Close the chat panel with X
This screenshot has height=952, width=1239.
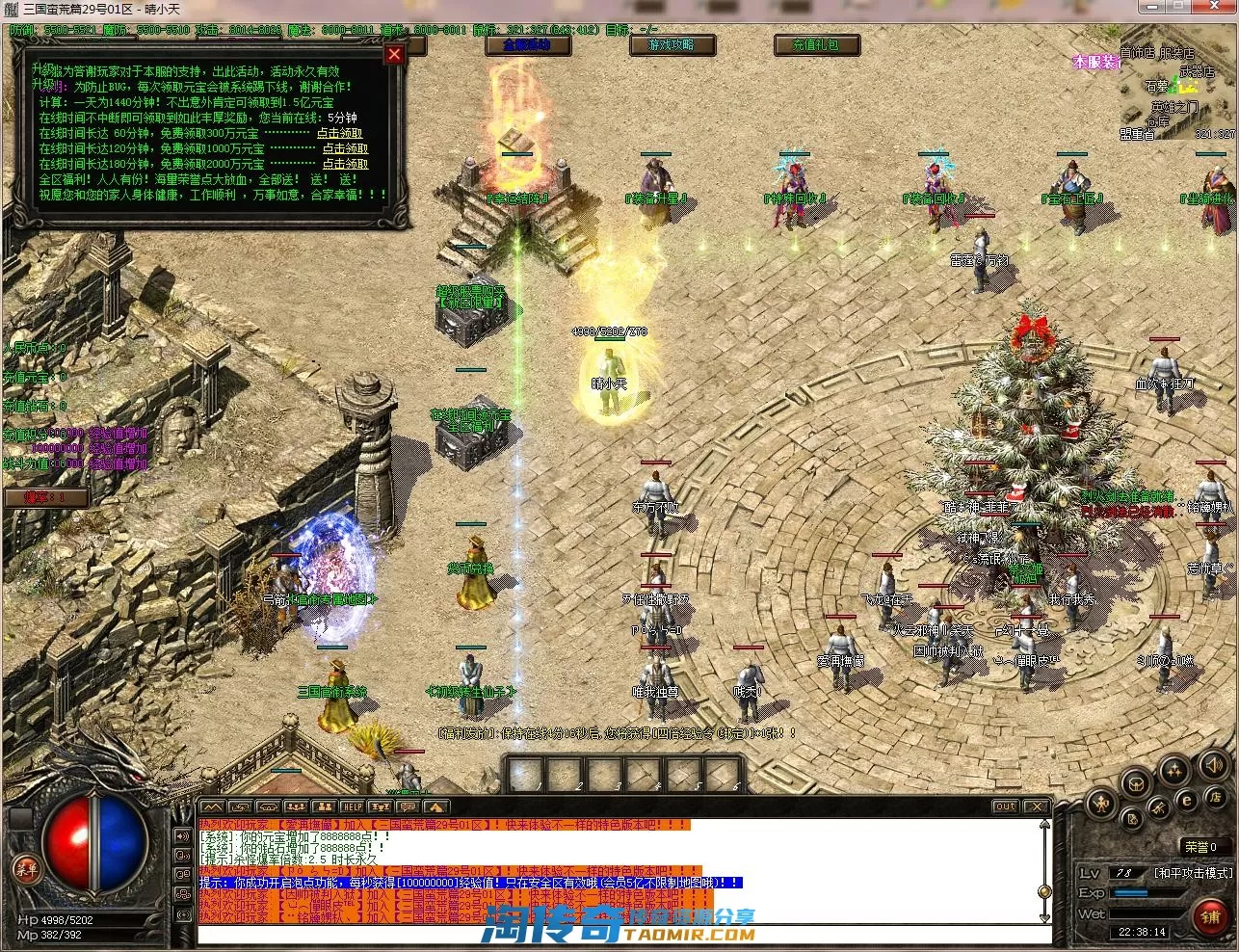pyautogui.click(x=1036, y=807)
